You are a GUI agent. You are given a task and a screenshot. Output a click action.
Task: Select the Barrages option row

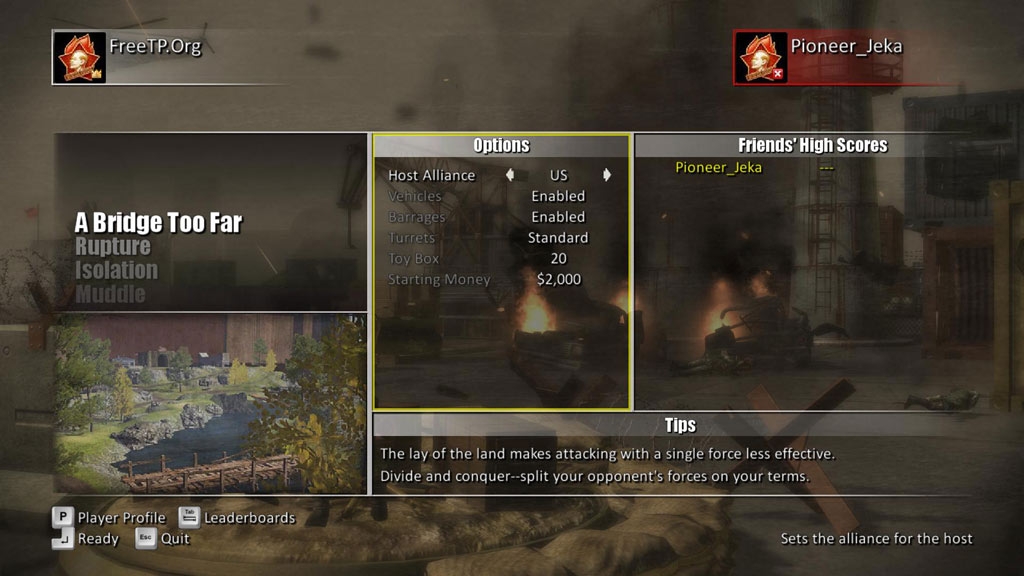500,217
